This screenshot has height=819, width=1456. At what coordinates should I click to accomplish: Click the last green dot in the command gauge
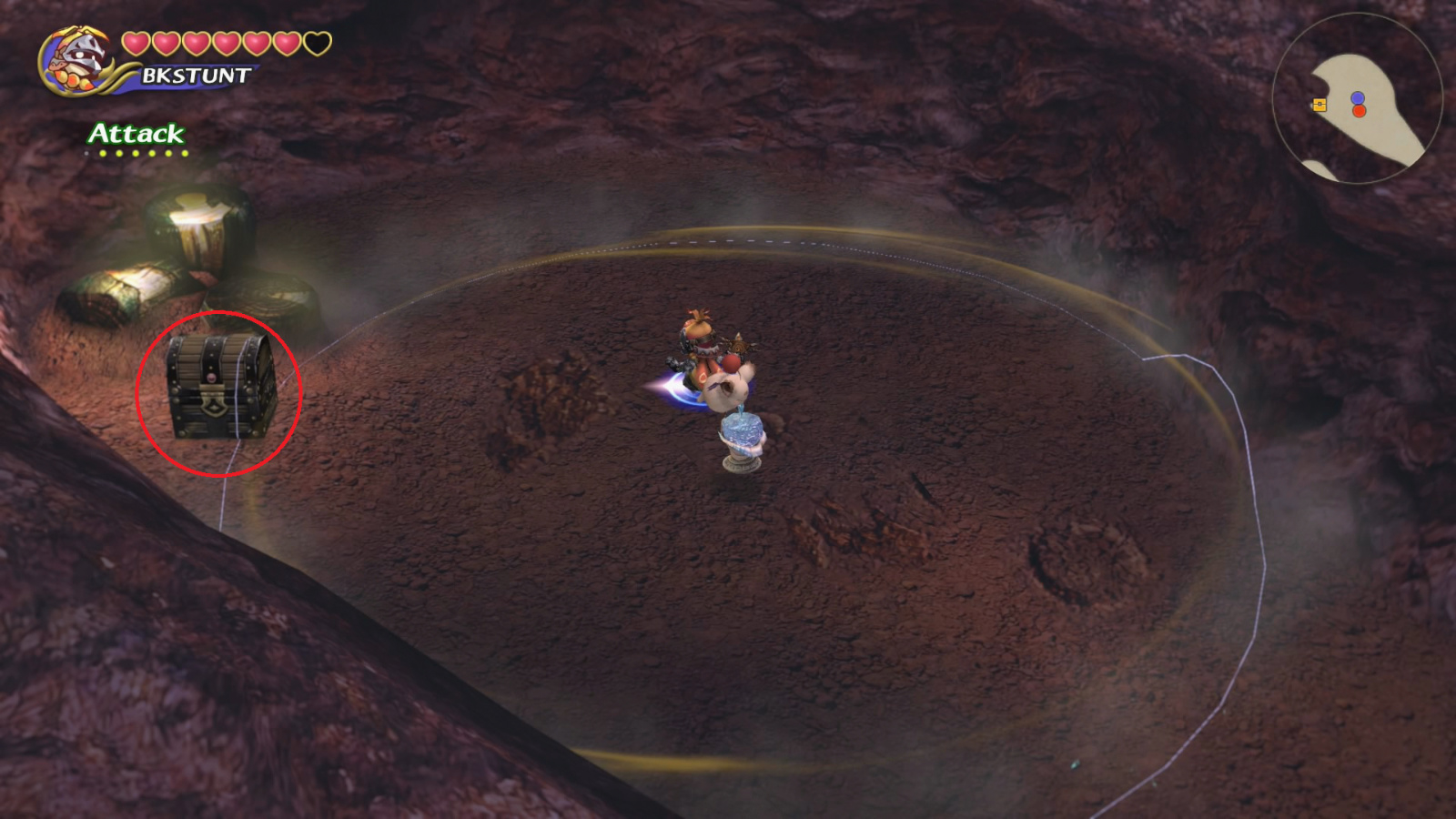point(185,153)
